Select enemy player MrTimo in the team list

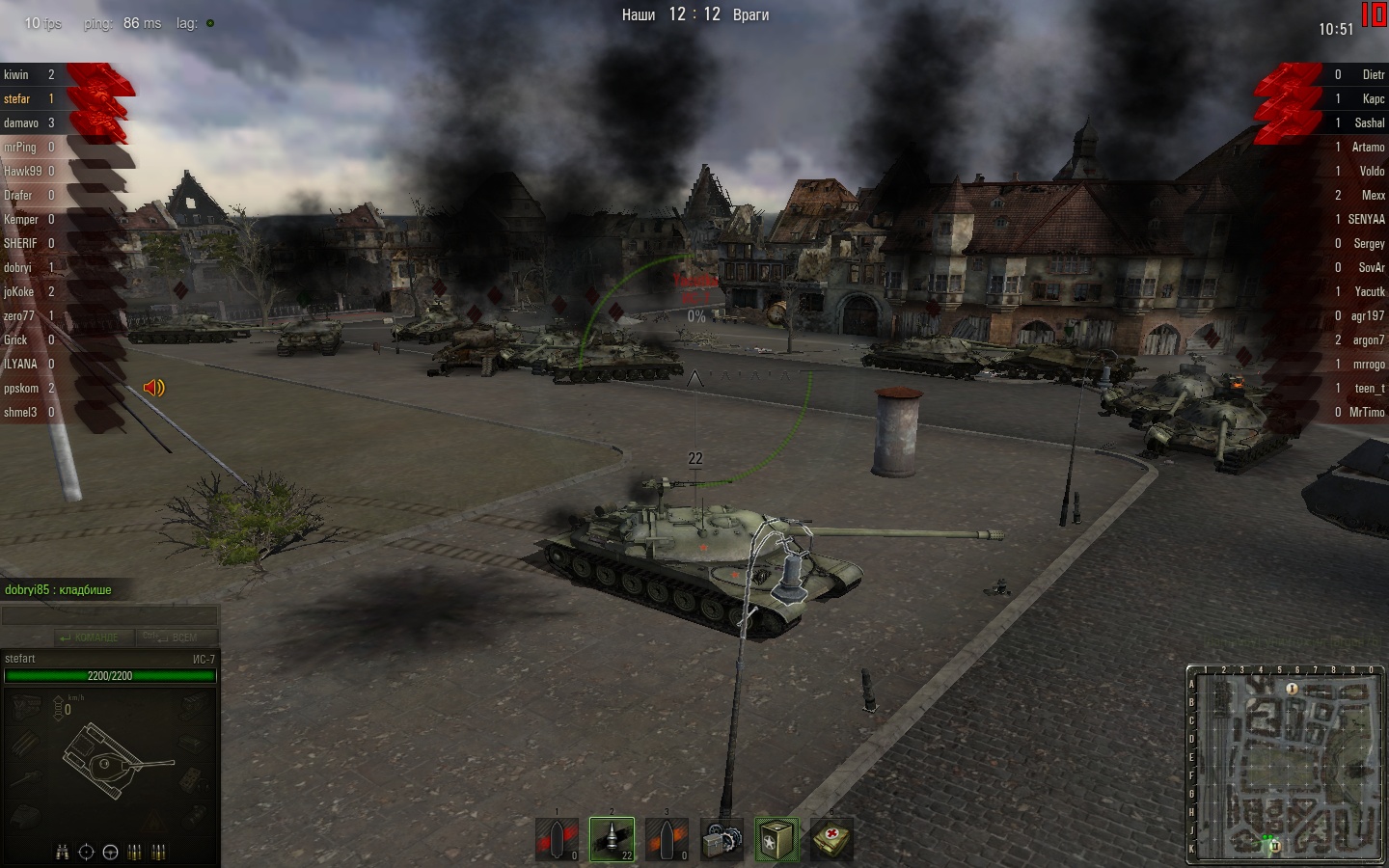(x=1367, y=412)
